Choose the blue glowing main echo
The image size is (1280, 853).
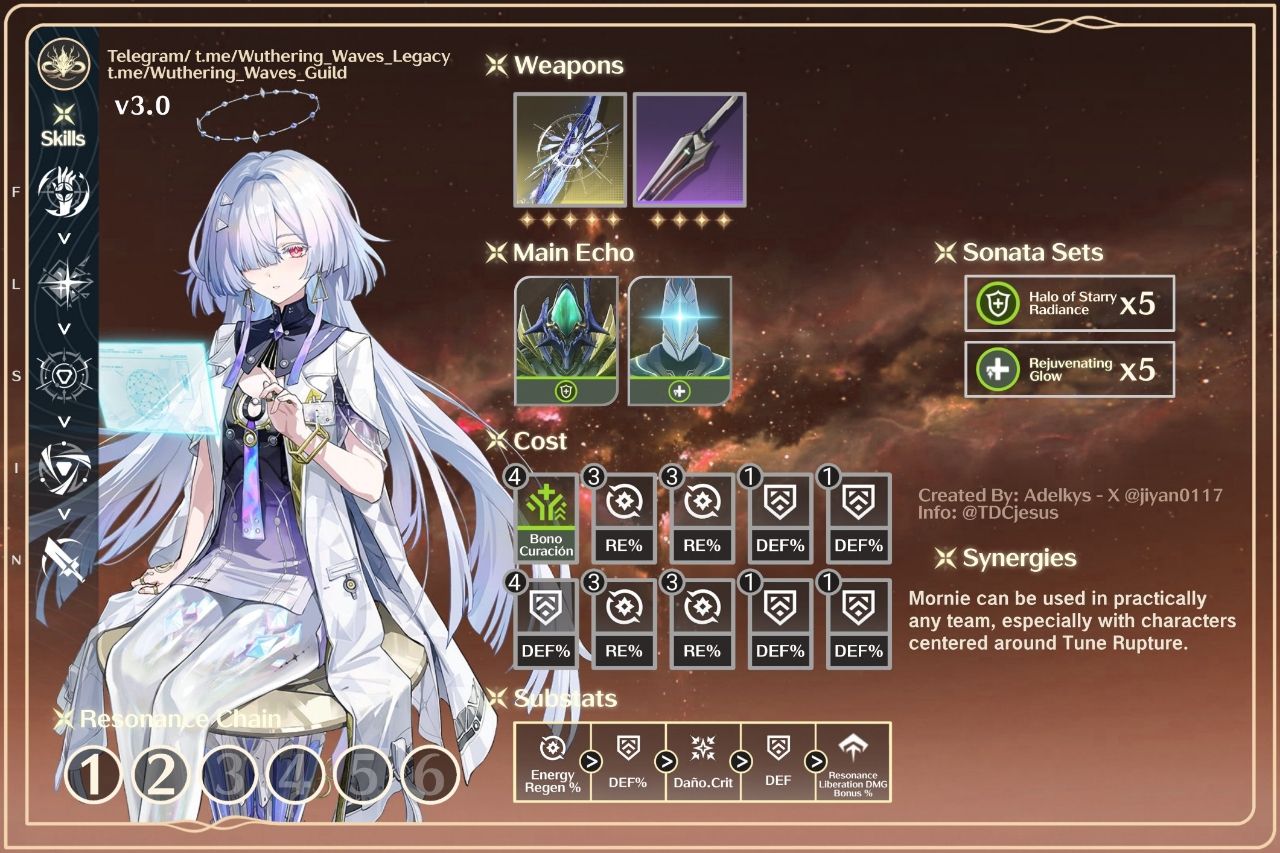[x=680, y=340]
